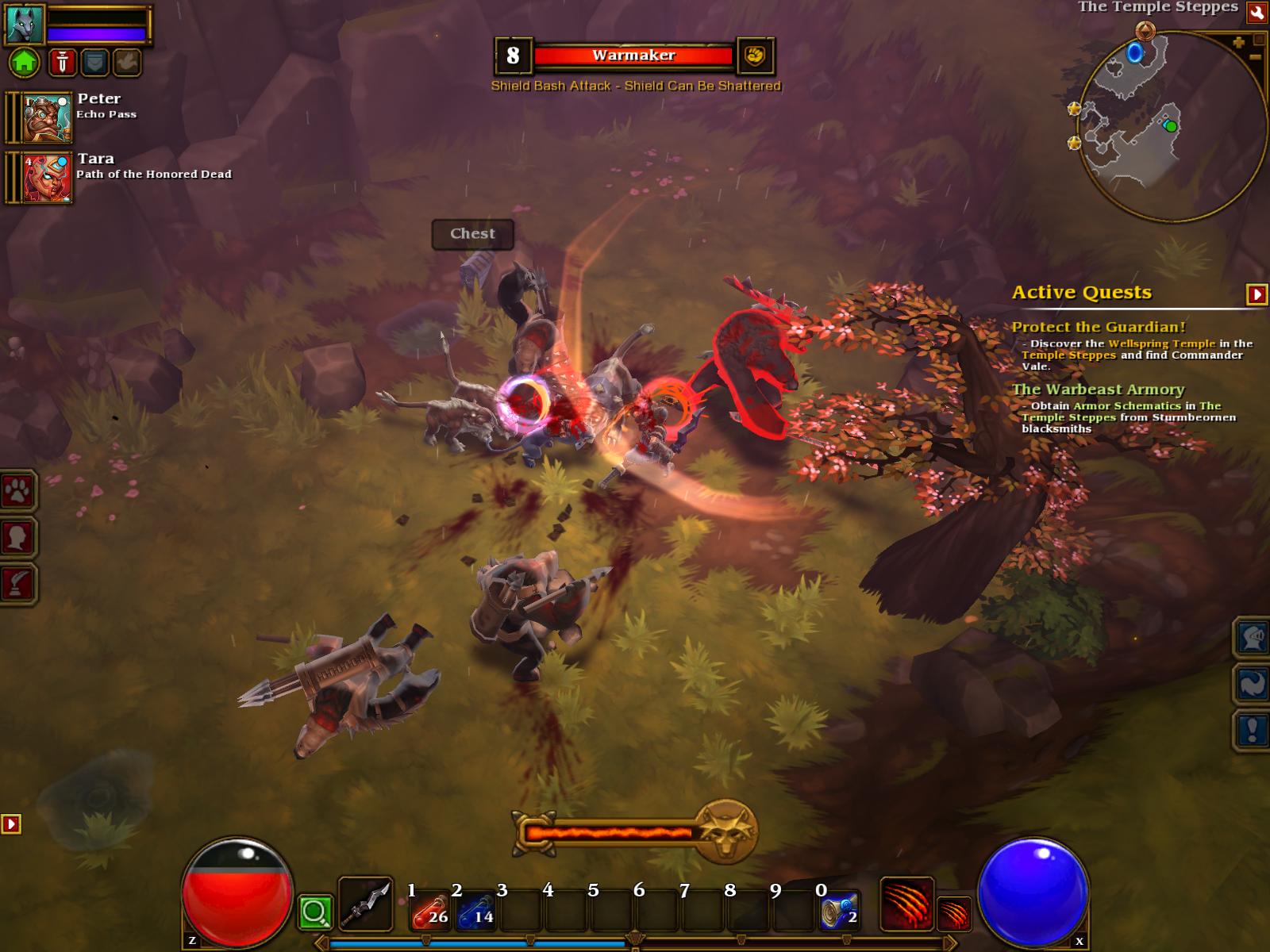Click the green magnifying glass button
The height and width of the screenshot is (952, 1270).
[315, 912]
